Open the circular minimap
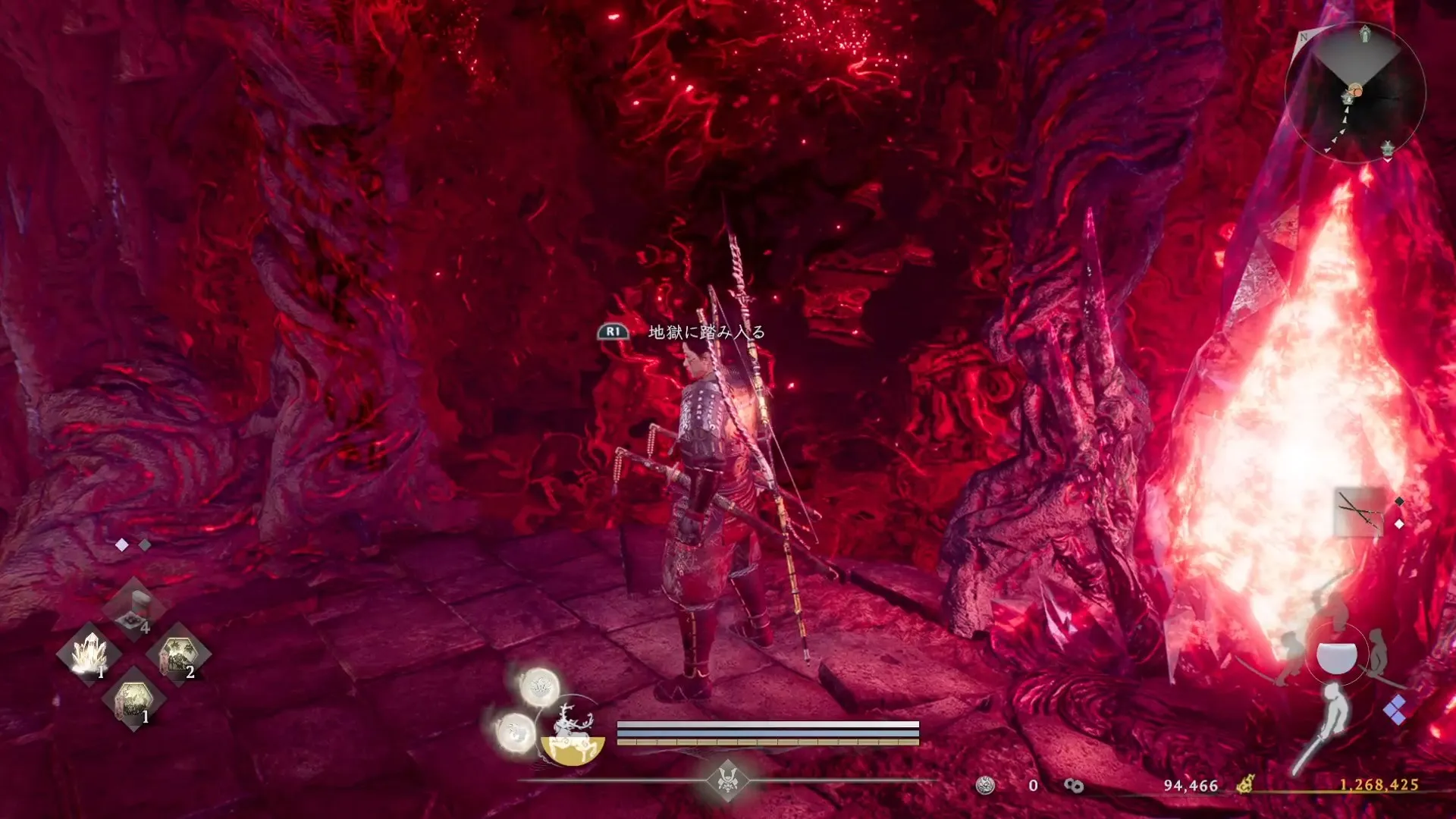 (1355, 93)
